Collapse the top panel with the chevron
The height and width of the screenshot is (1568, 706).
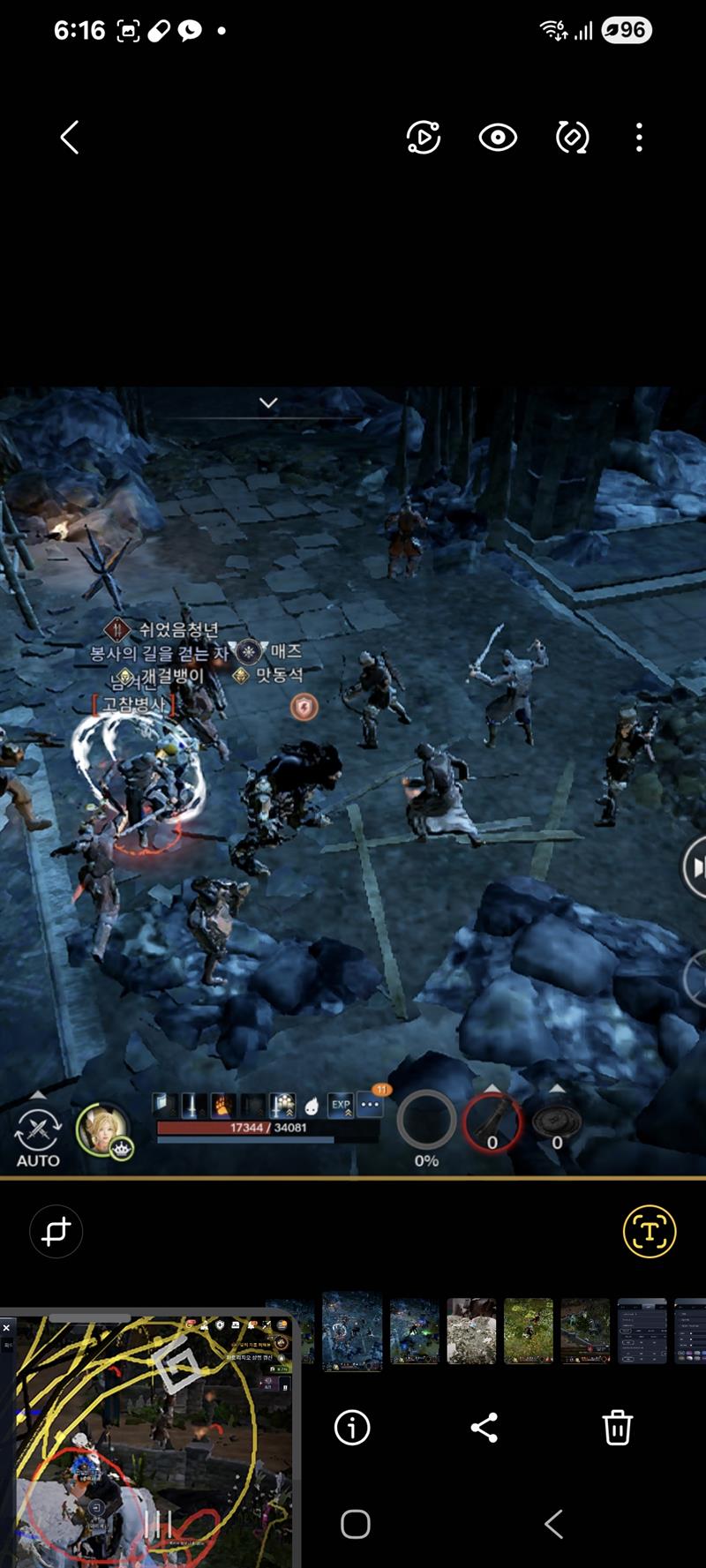pyautogui.click(x=268, y=403)
